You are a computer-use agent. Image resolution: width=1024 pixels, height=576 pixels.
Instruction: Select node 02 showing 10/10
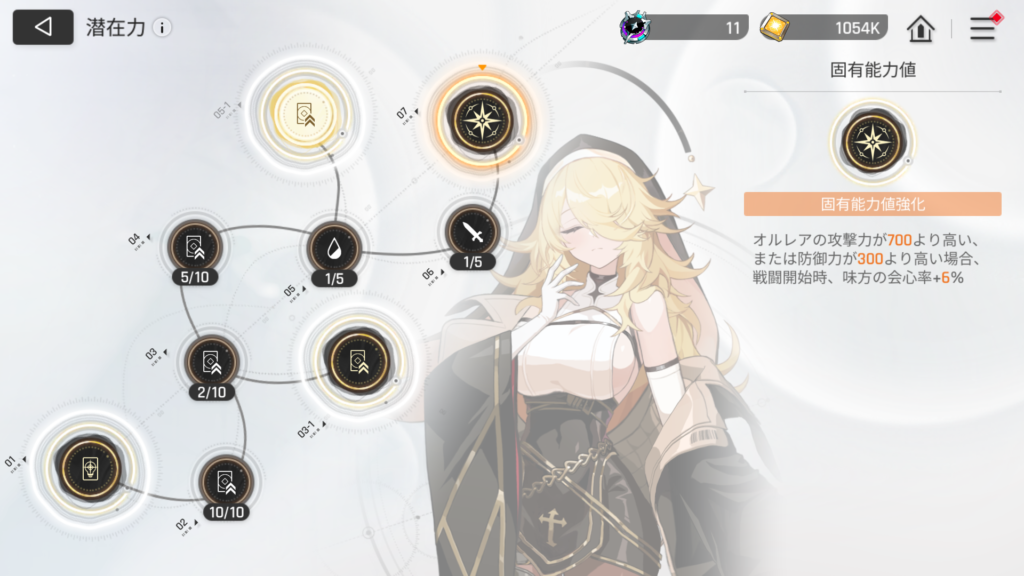(225, 482)
